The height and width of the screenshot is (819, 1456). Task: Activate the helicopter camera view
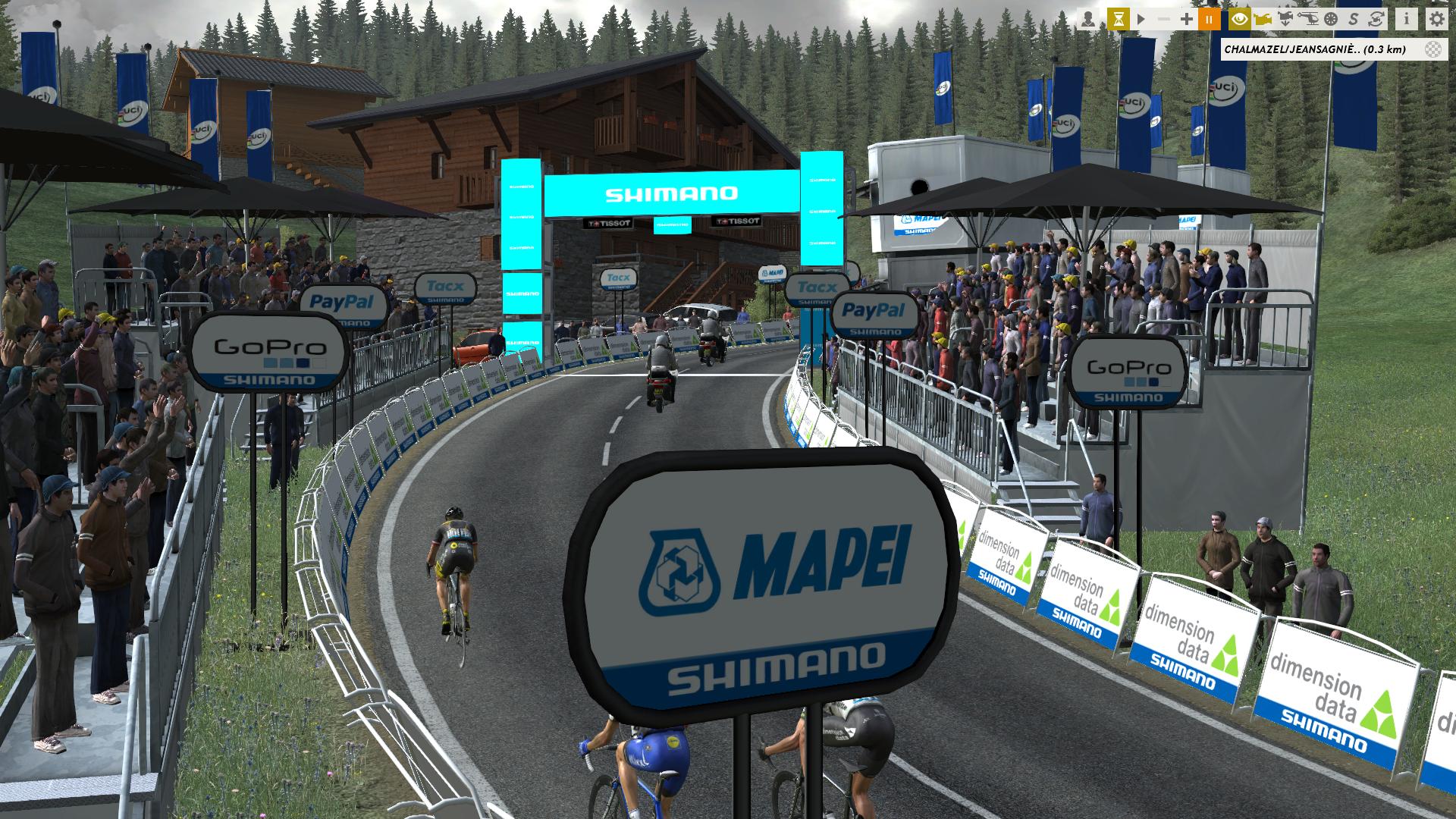[1308, 19]
